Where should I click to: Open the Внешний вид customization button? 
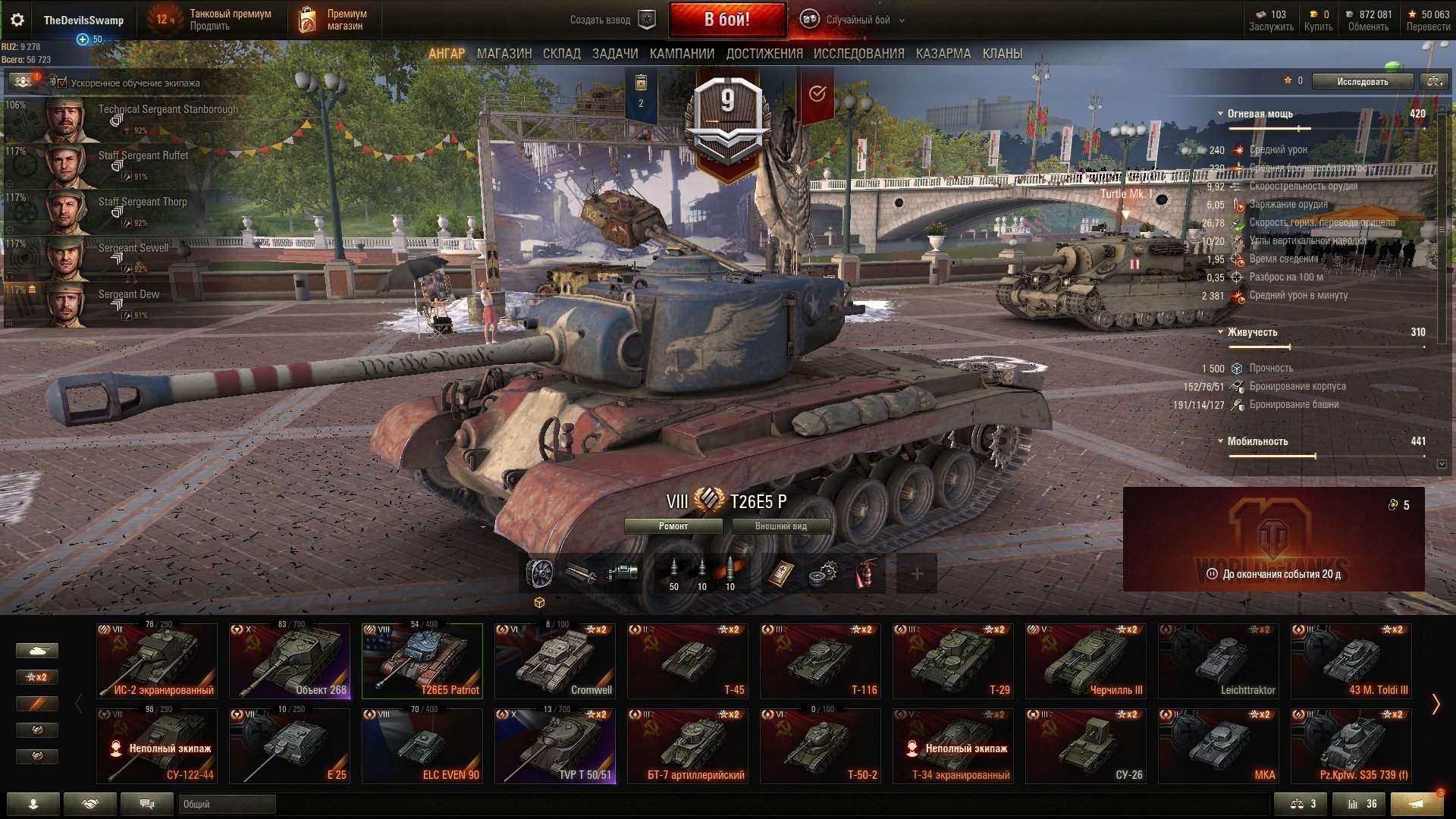780,526
